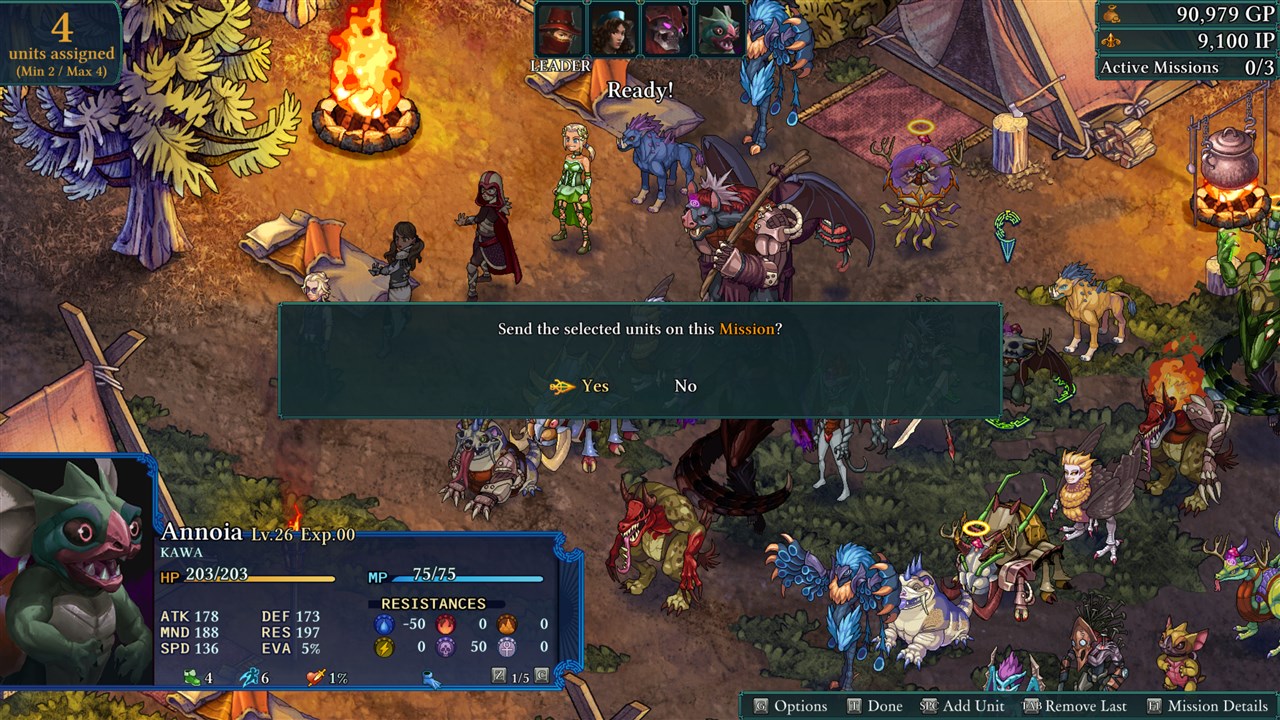Click the green boots movement stat icon
The height and width of the screenshot is (720, 1280).
click(x=193, y=677)
